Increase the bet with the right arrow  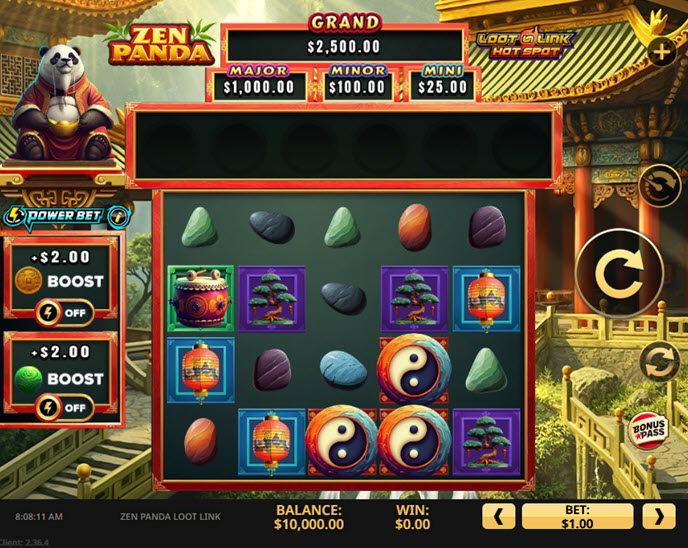pos(658,516)
